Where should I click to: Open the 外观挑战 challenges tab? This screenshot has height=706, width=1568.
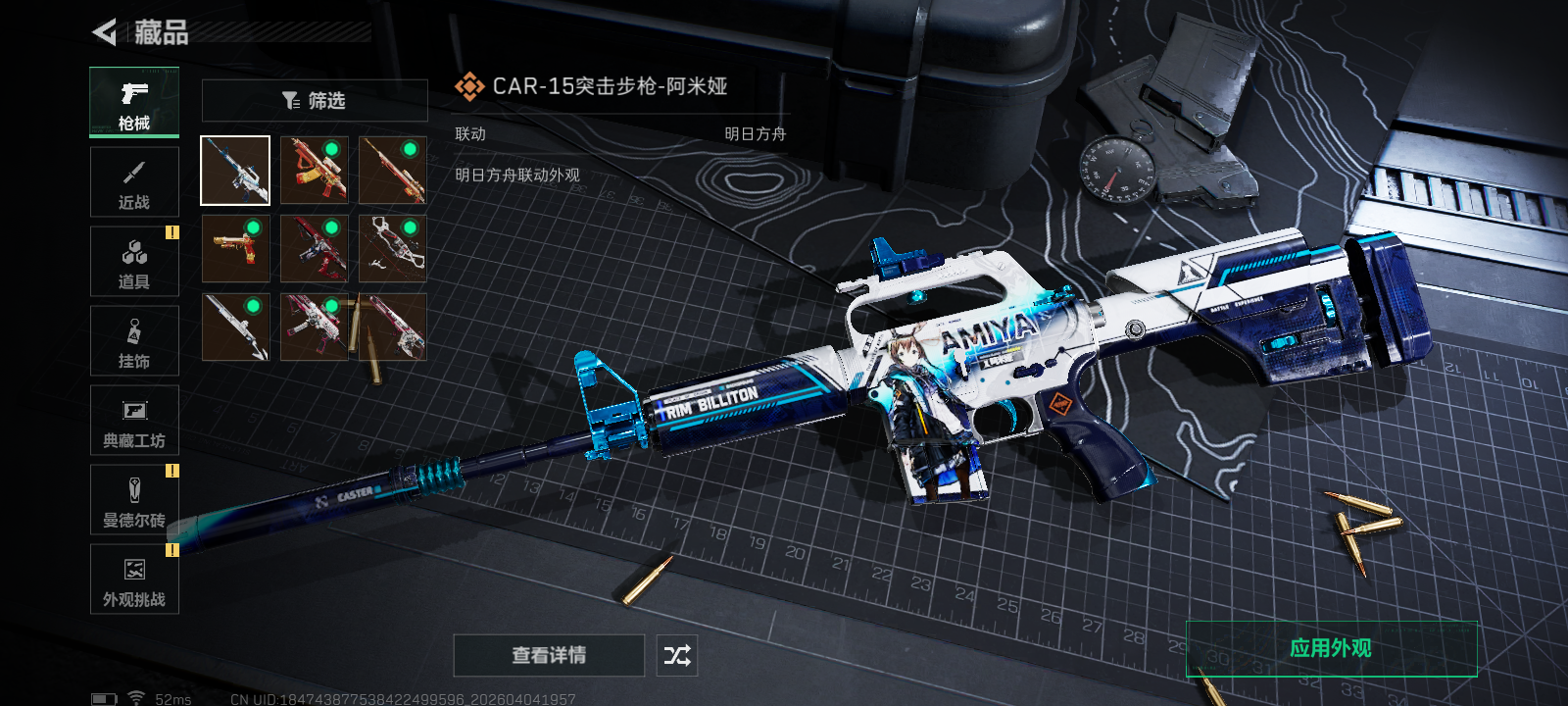[134, 580]
